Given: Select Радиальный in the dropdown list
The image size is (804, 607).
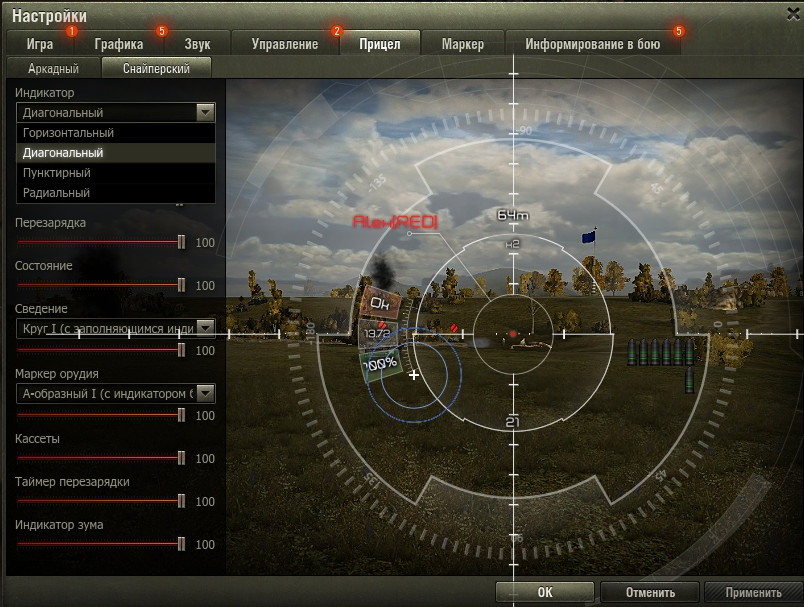Looking at the screenshot, I should point(56,193).
